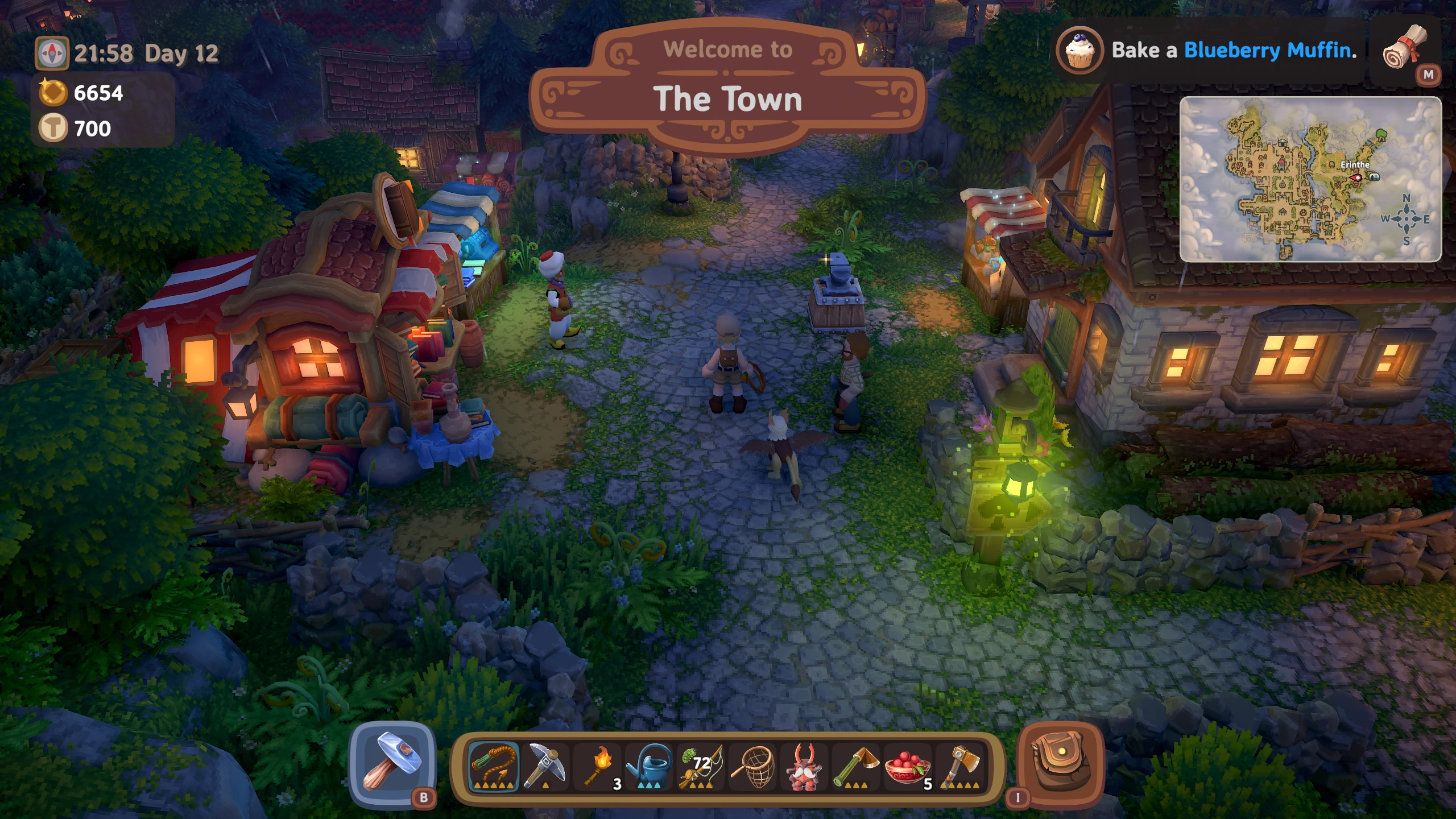The image size is (1456, 819).
Task: Equip the pickaxe from the hotbar
Action: pos(544,767)
